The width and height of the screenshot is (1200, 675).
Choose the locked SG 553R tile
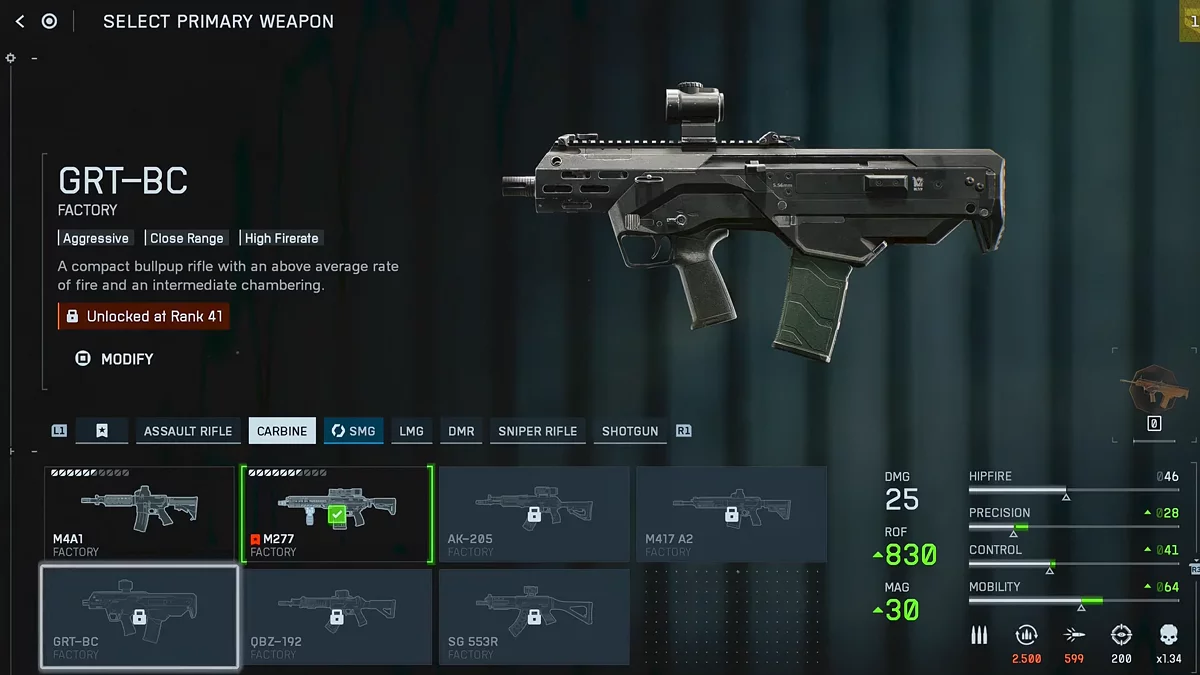point(534,616)
